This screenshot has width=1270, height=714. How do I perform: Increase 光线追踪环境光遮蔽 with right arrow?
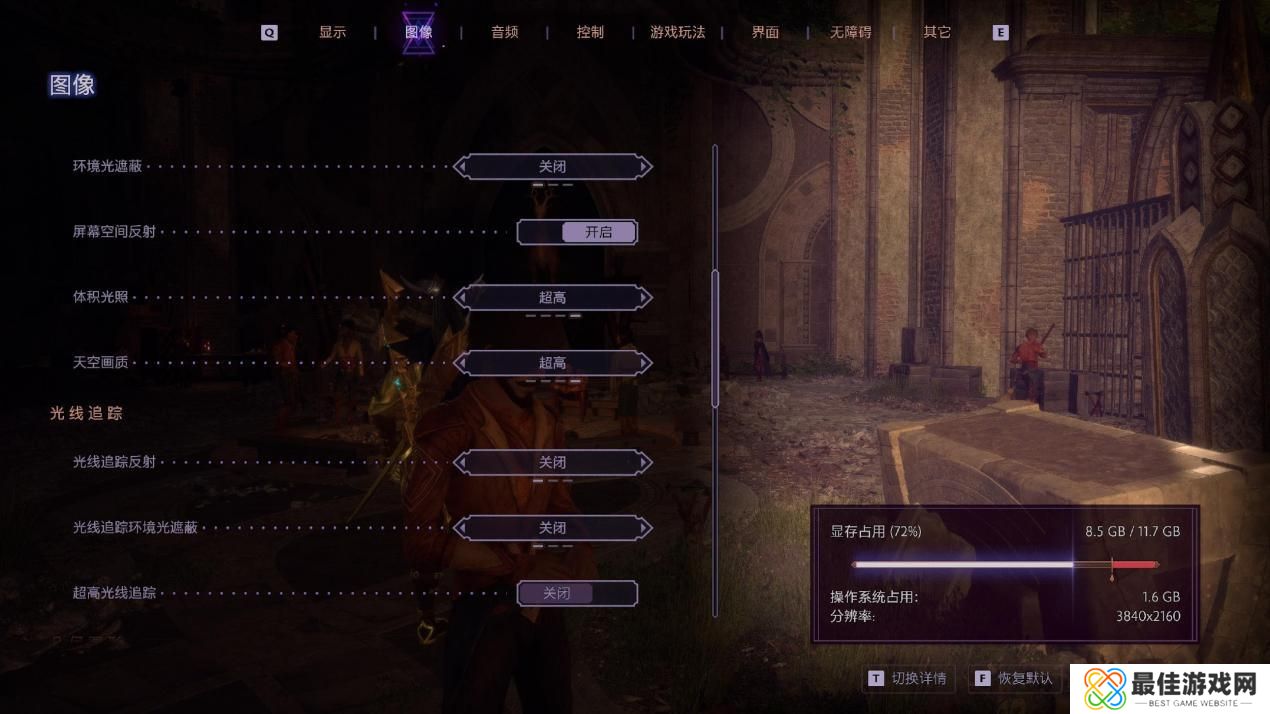click(645, 527)
